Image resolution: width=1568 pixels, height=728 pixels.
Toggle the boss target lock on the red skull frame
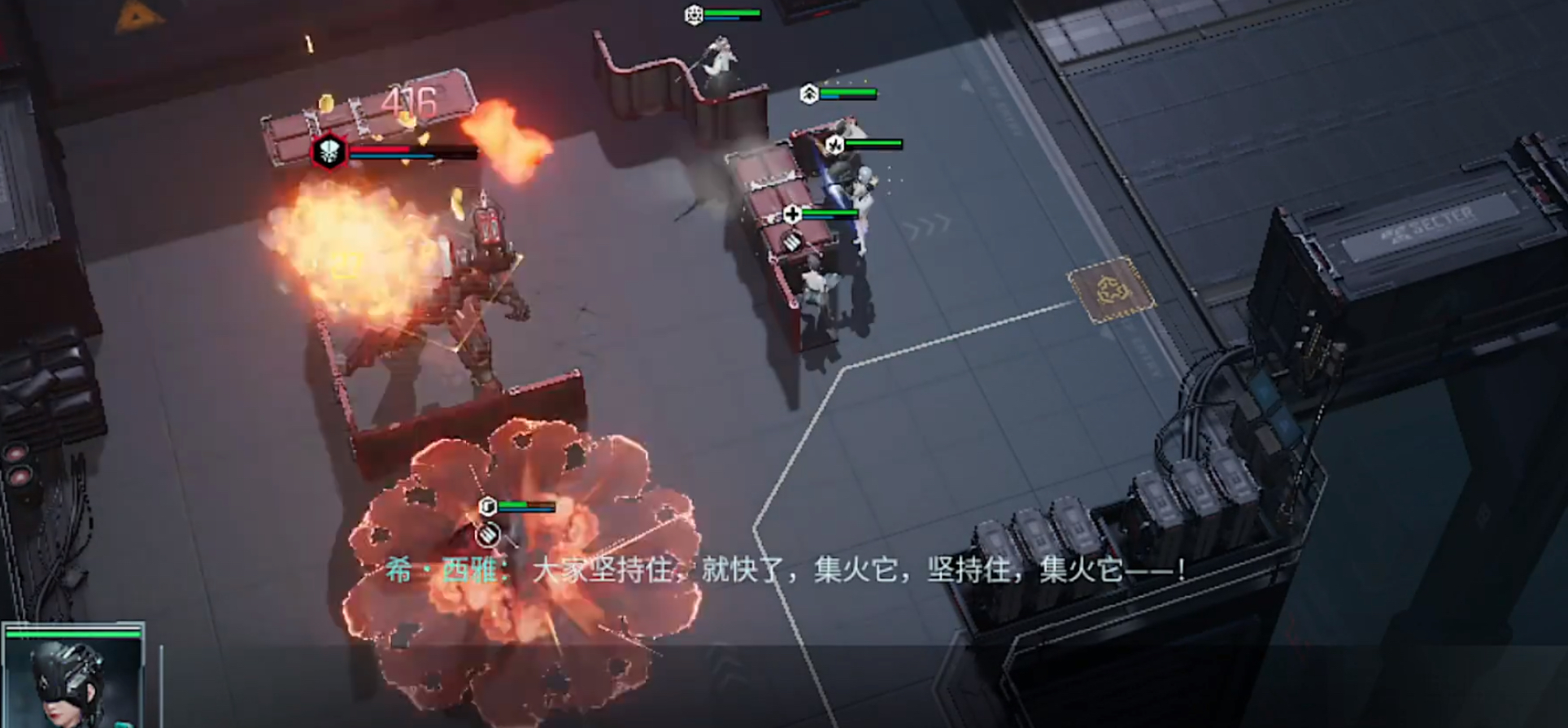click(x=328, y=152)
